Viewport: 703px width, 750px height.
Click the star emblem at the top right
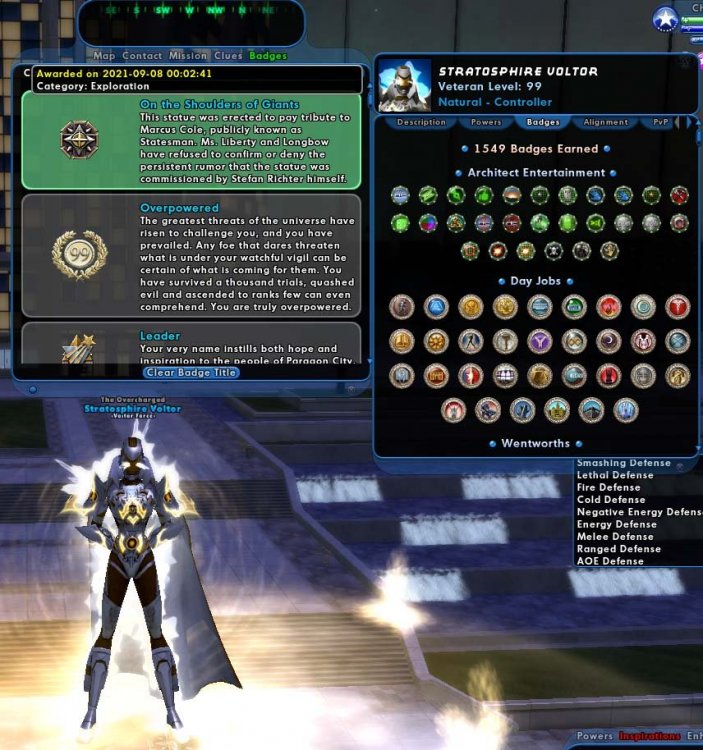[x=663, y=20]
